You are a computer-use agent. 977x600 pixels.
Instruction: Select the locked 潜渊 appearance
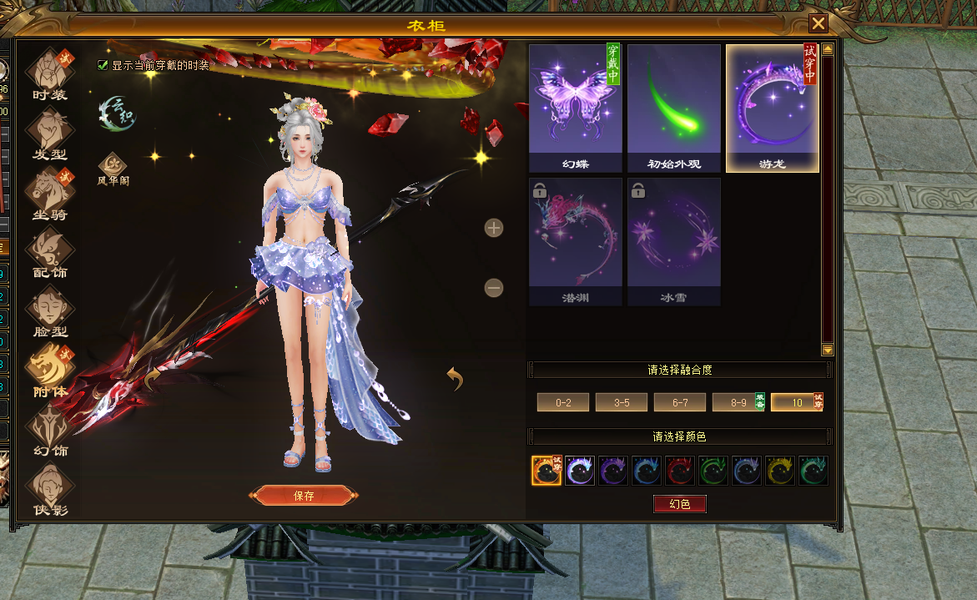pyautogui.click(x=575, y=242)
